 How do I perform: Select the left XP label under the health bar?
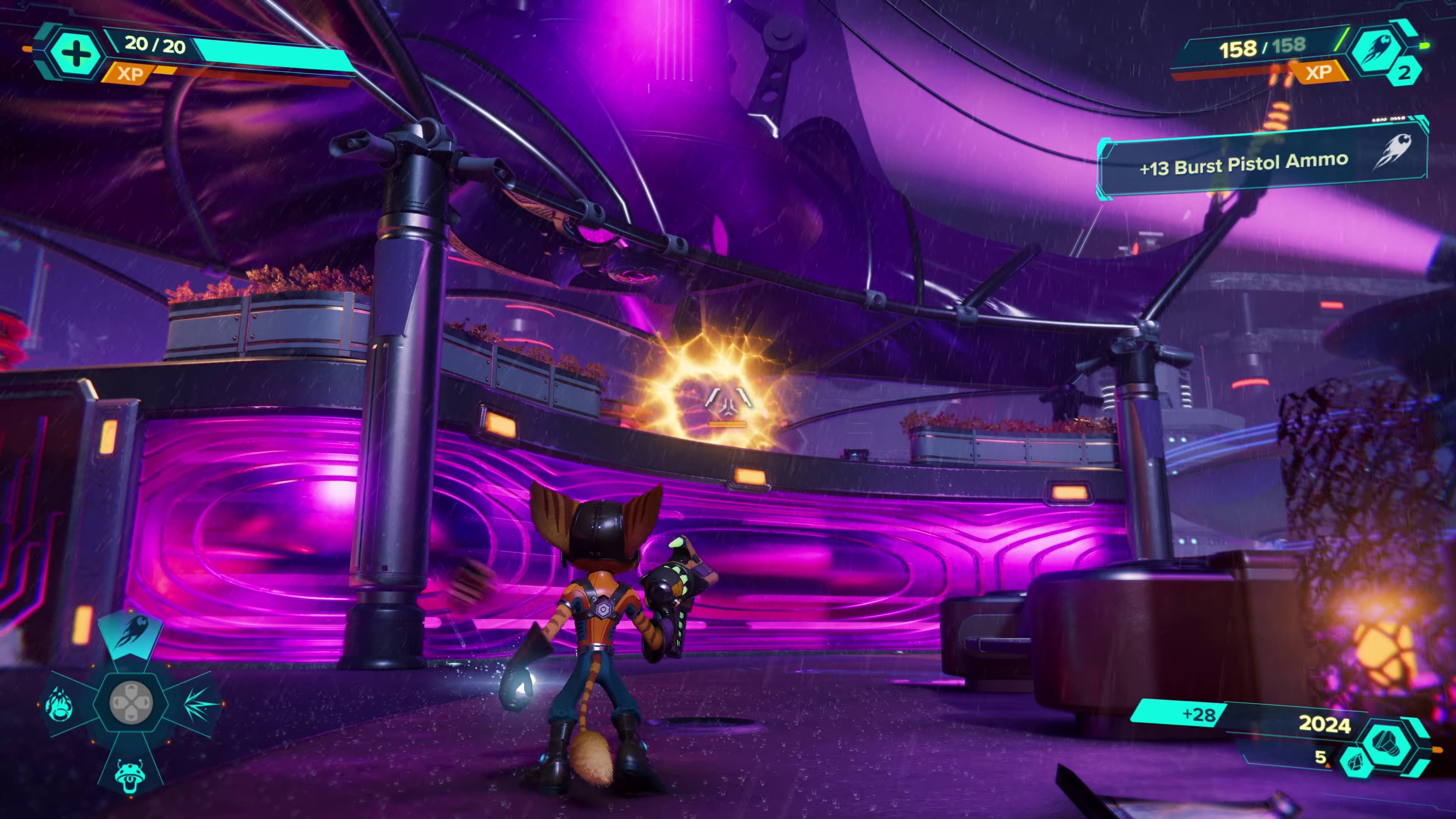point(130,74)
